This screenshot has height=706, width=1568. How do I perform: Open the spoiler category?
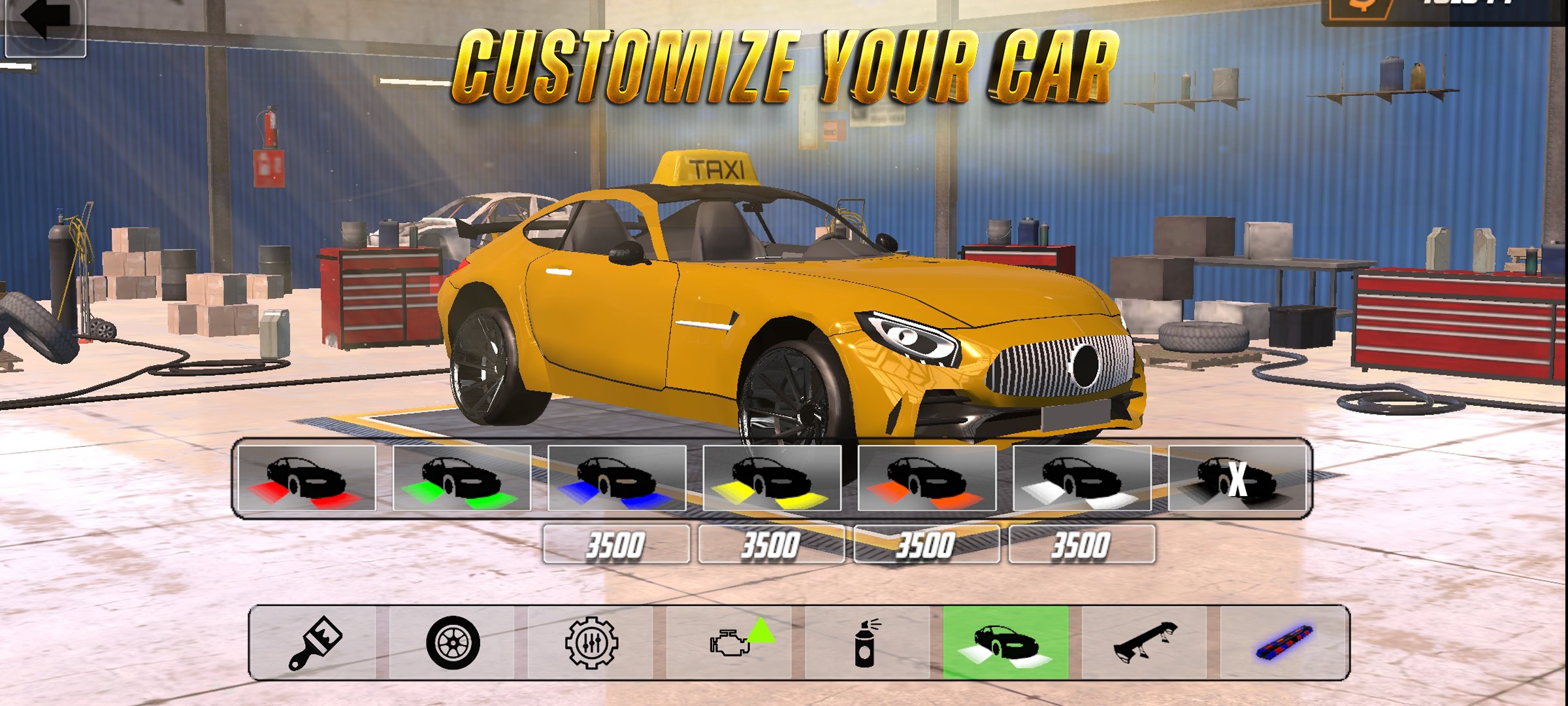(x=1144, y=642)
